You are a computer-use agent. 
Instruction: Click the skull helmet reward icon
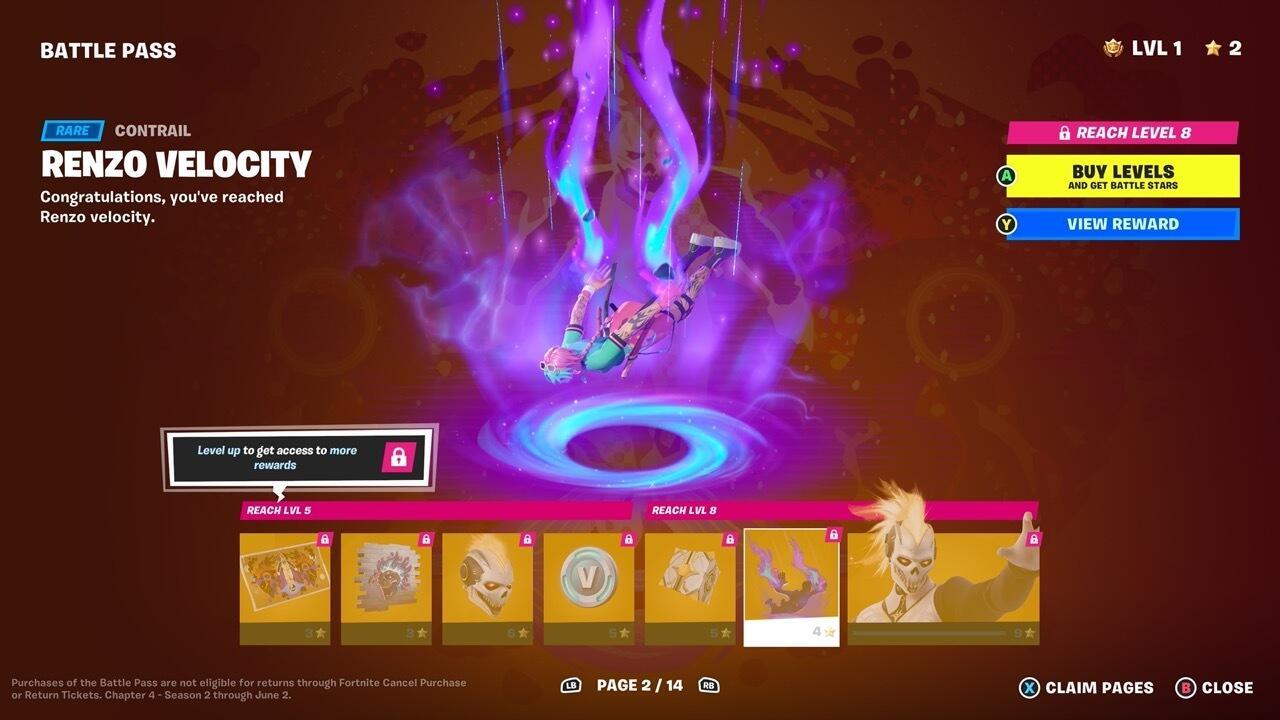click(487, 580)
